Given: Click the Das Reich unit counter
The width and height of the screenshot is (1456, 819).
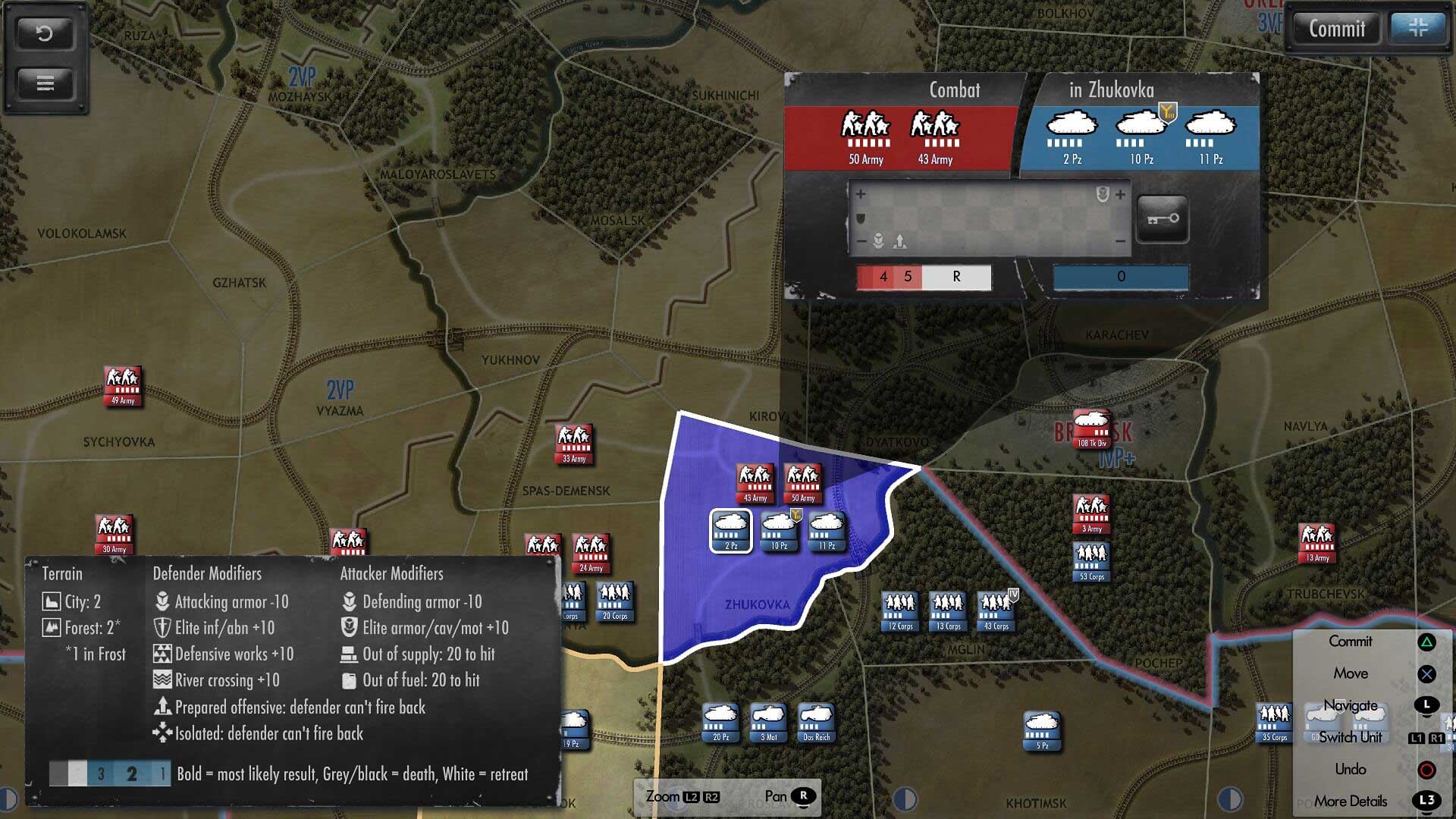Looking at the screenshot, I should coord(816,722).
